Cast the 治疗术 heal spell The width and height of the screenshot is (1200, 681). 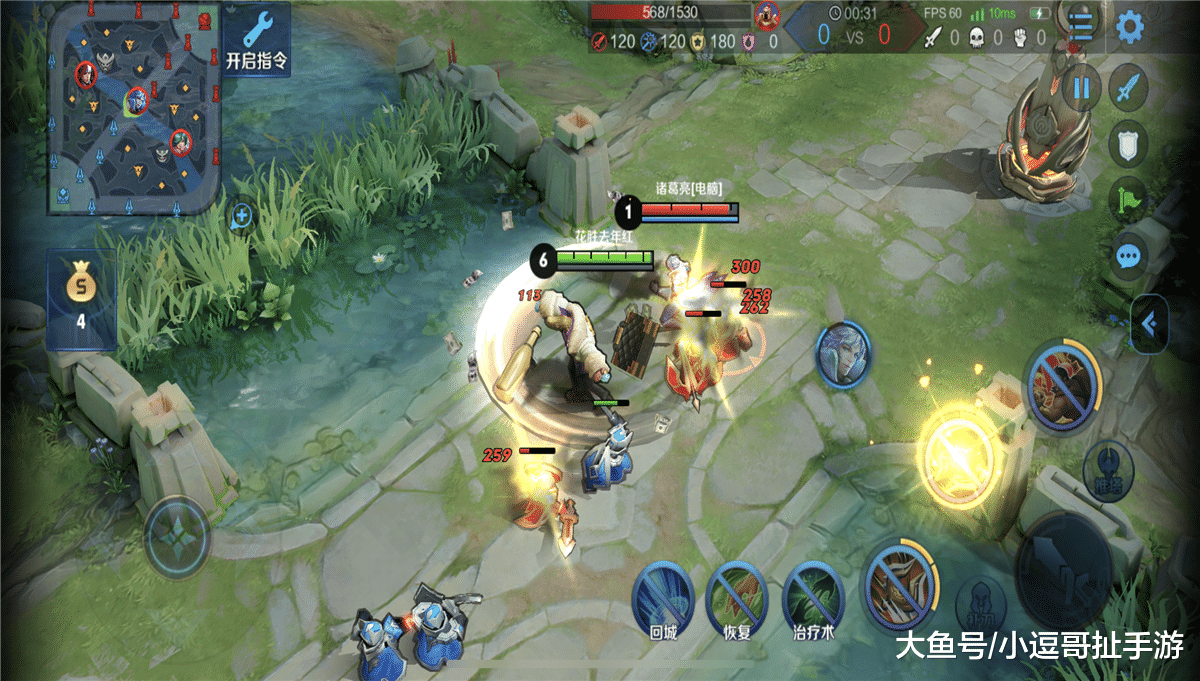pyautogui.click(x=814, y=596)
